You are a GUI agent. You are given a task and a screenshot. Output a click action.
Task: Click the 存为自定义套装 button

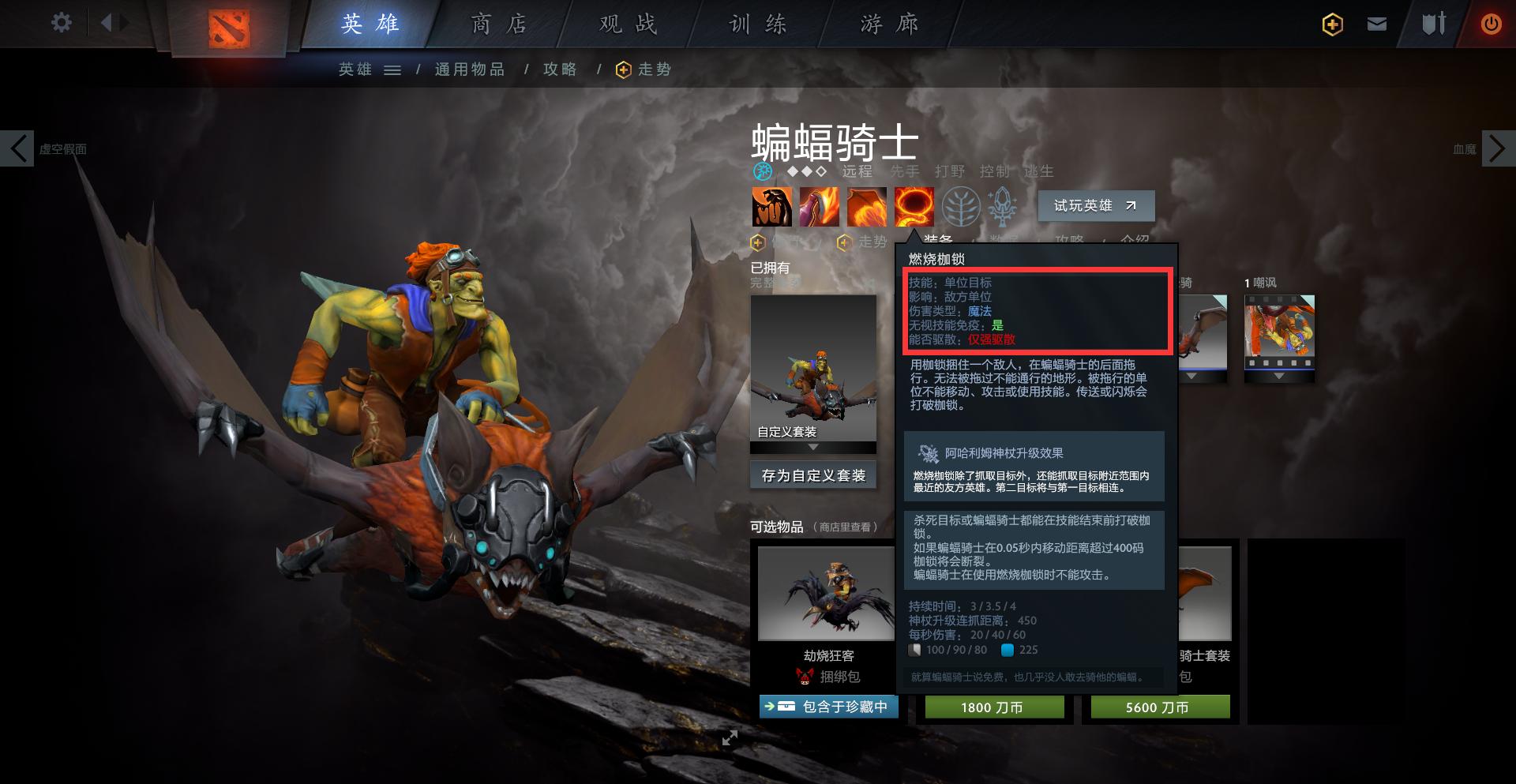pyautogui.click(x=812, y=475)
